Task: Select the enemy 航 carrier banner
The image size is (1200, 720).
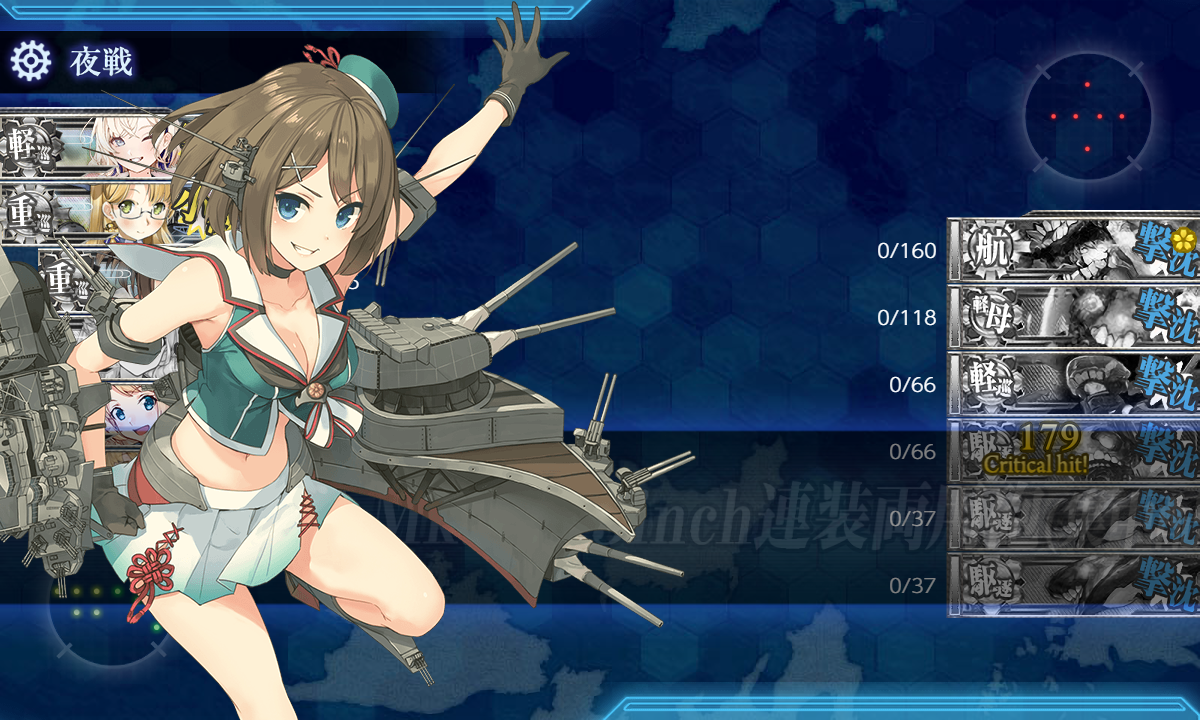Action: pos(1075,248)
